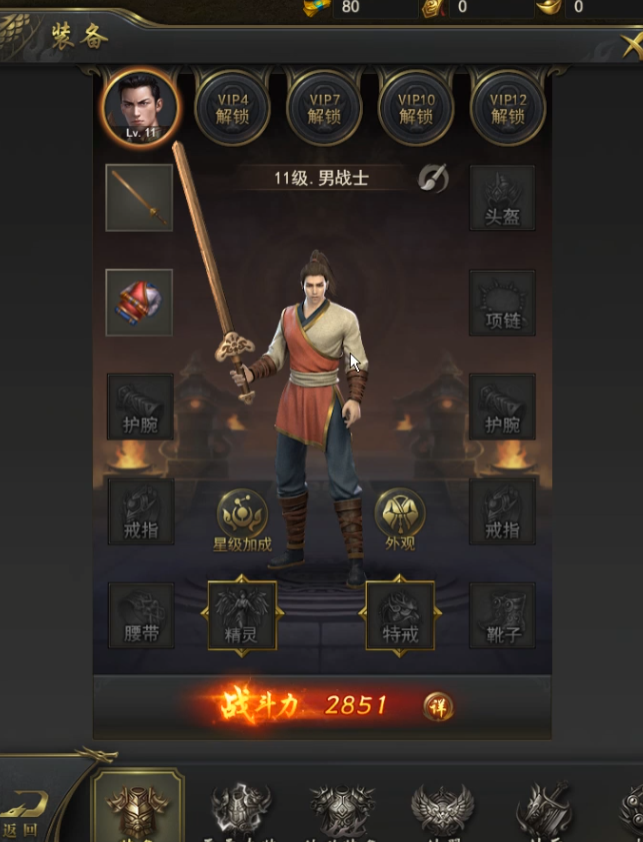
Task: Select the equipped wooden sword slot
Action: pyautogui.click(x=139, y=198)
